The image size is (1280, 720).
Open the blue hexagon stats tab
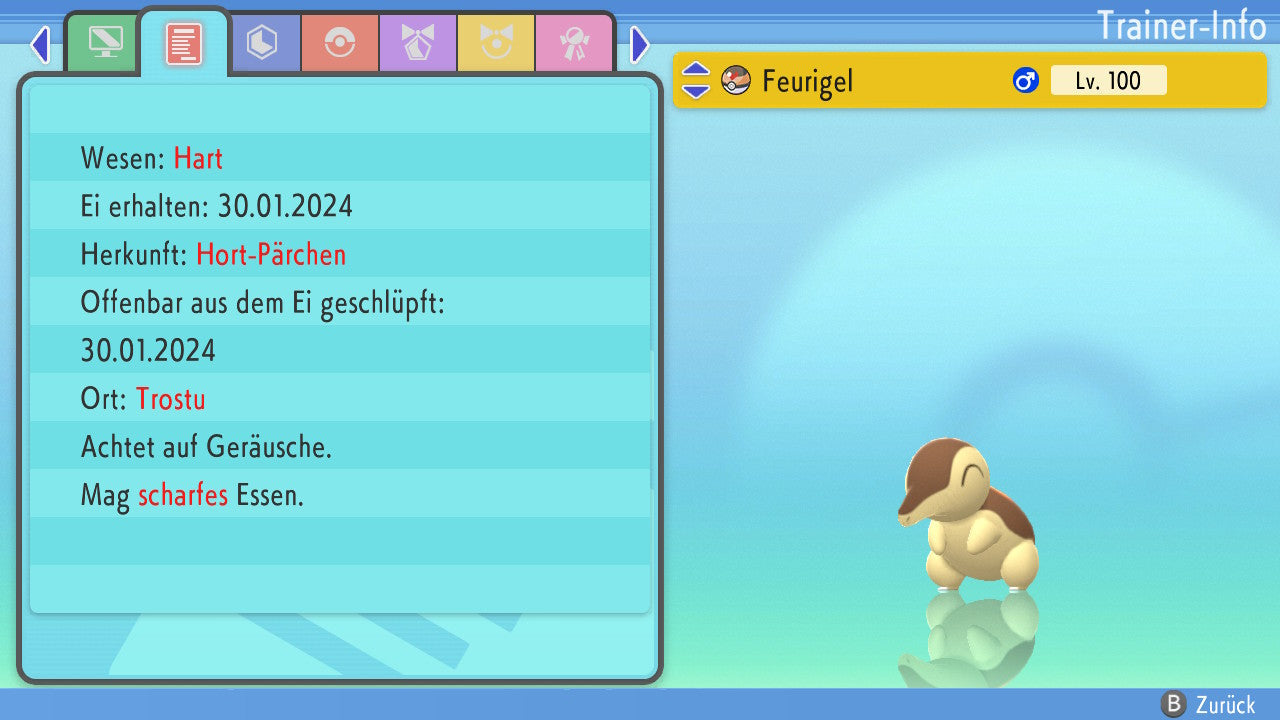click(x=262, y=44)
